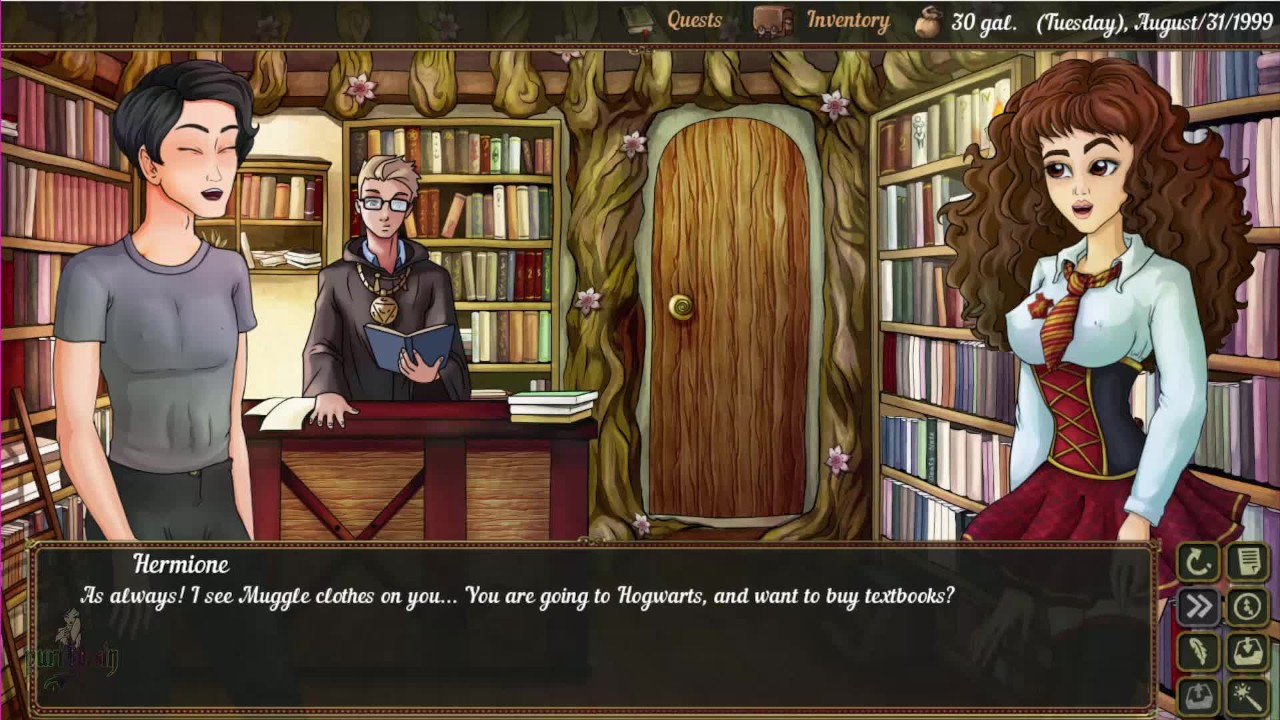Click the curved rollback arrow icon
The width and height of the screenshot is (1280, 720).
pyautogui.click(x=1198, y=562)
